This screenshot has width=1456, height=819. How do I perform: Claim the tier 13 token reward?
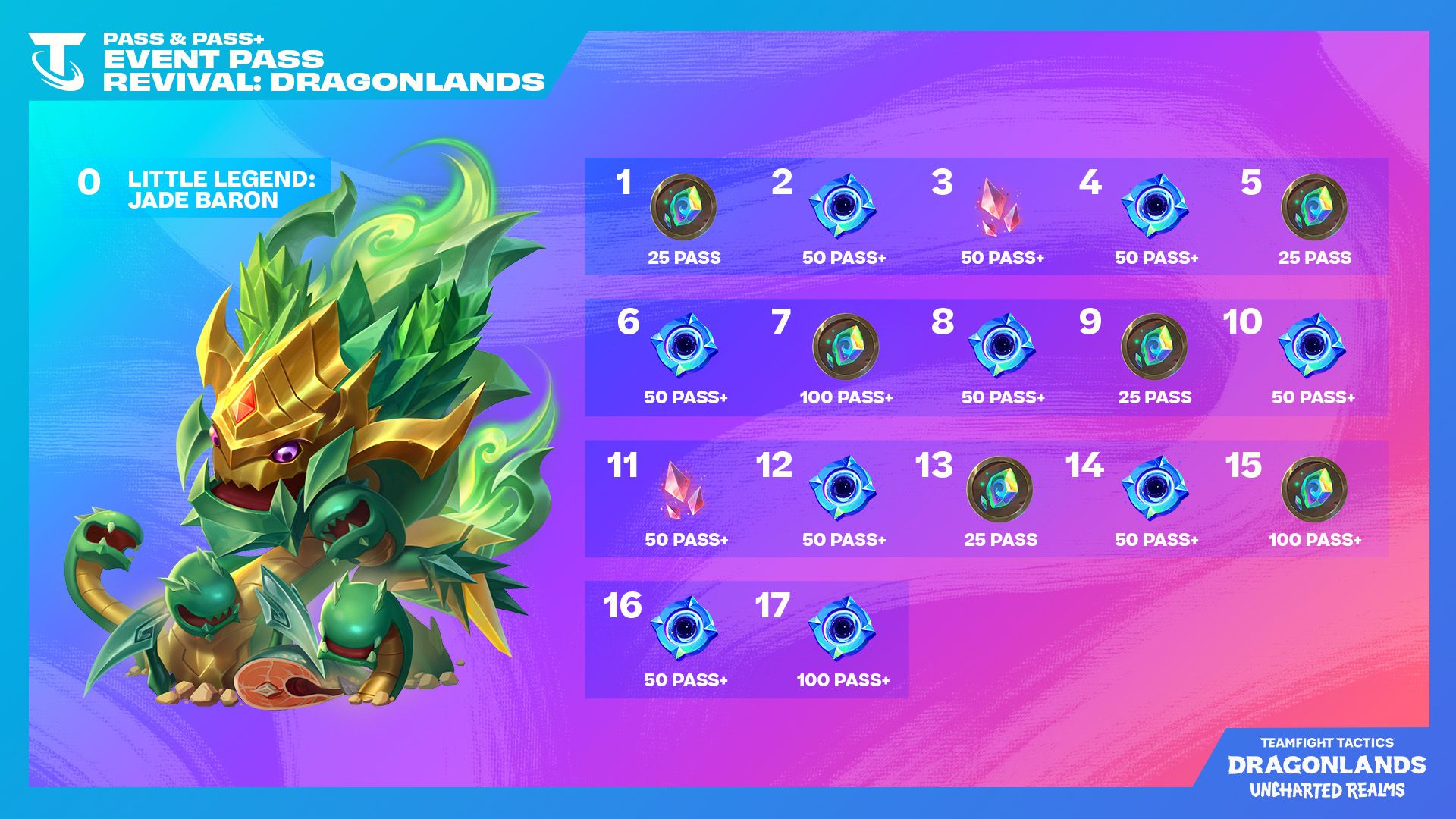click(x=999, y=489)
